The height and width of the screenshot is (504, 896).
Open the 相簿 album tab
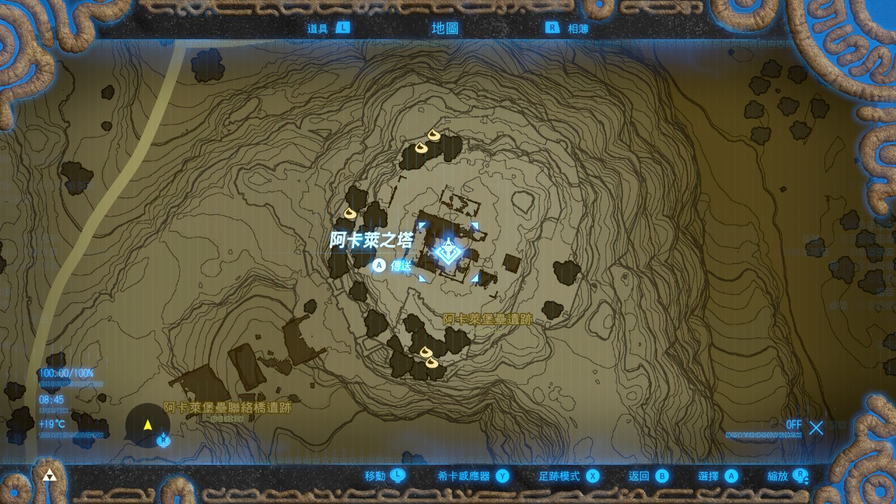pyautogui.click(x=578, y=28)
